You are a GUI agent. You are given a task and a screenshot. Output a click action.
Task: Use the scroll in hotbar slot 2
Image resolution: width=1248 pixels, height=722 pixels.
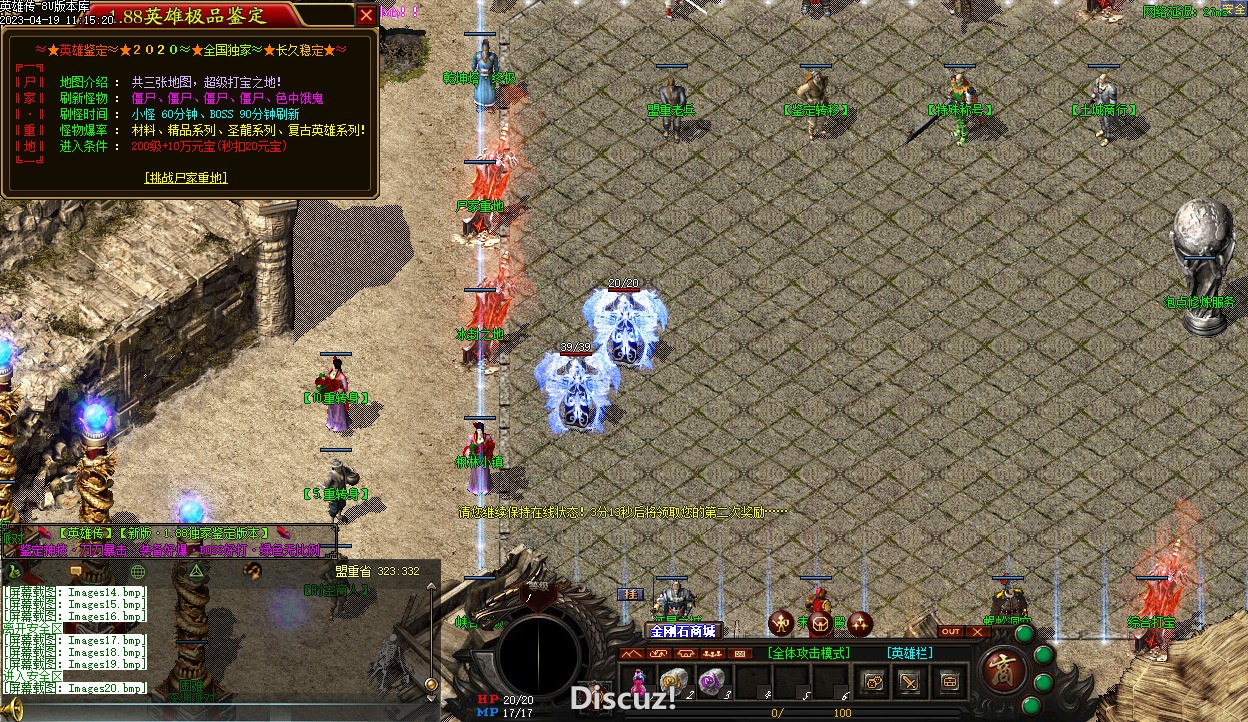tap(673, 681)
